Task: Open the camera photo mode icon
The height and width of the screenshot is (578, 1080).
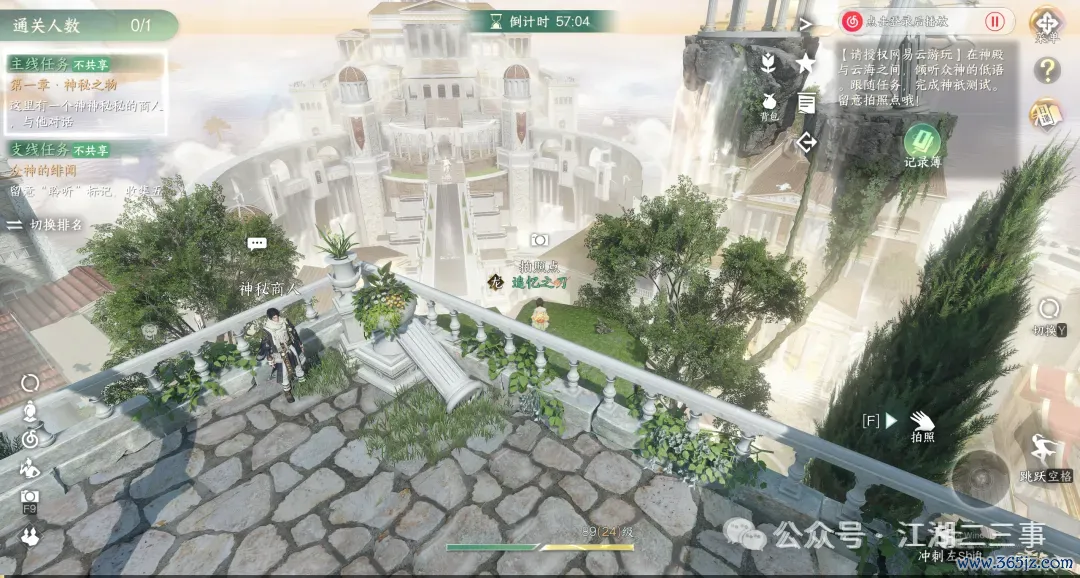Action: tap(30, 497)
